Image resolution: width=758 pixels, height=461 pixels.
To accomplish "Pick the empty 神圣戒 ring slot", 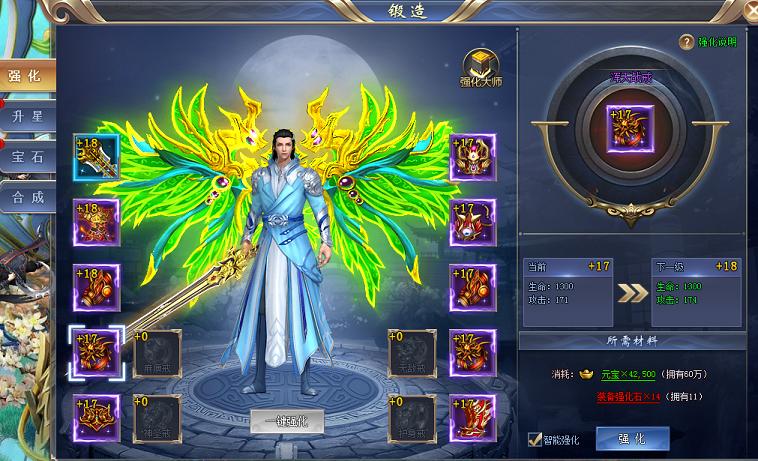I will (157, 418).
